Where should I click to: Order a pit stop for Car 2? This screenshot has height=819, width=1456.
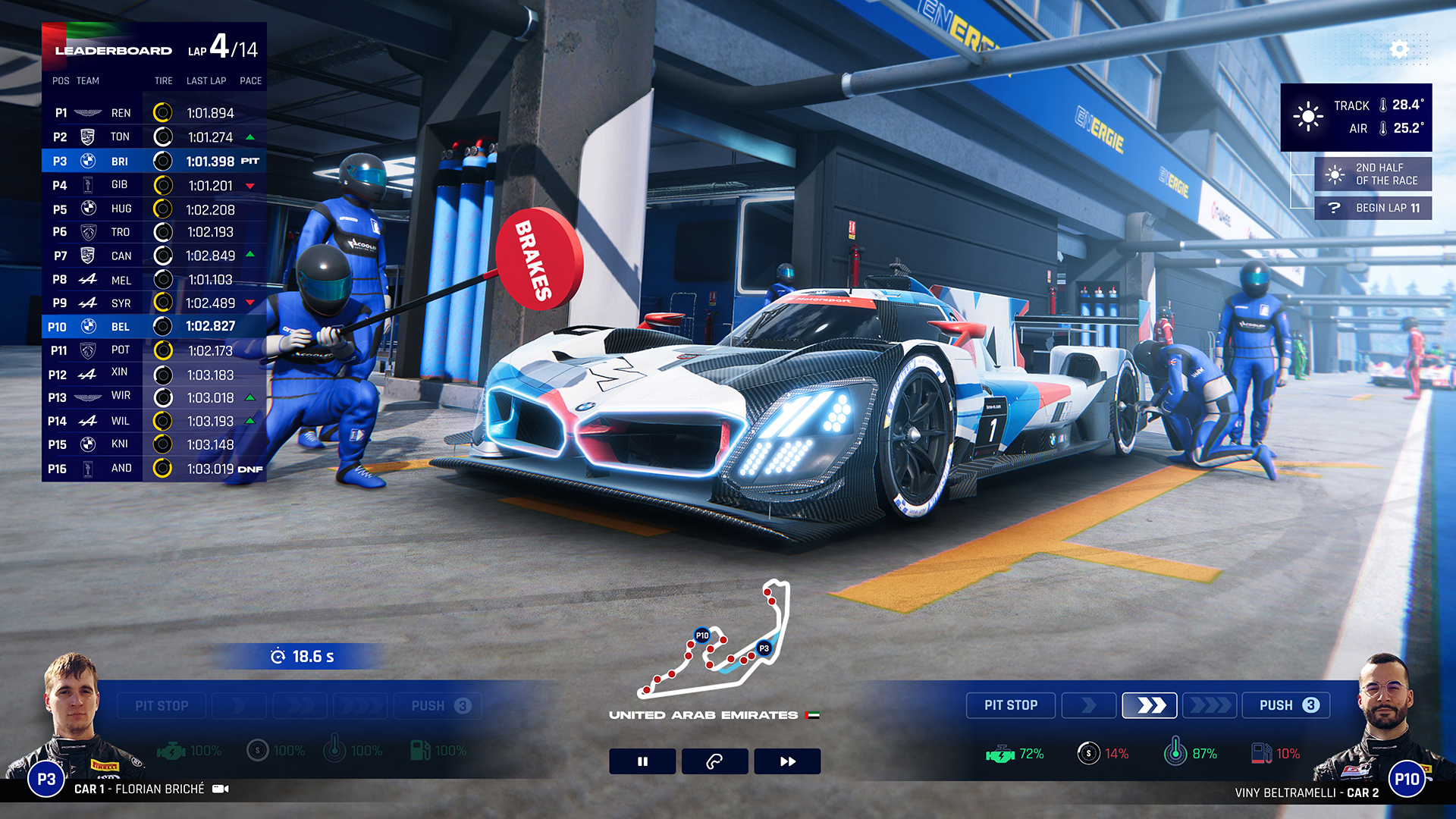(1010, 705)
